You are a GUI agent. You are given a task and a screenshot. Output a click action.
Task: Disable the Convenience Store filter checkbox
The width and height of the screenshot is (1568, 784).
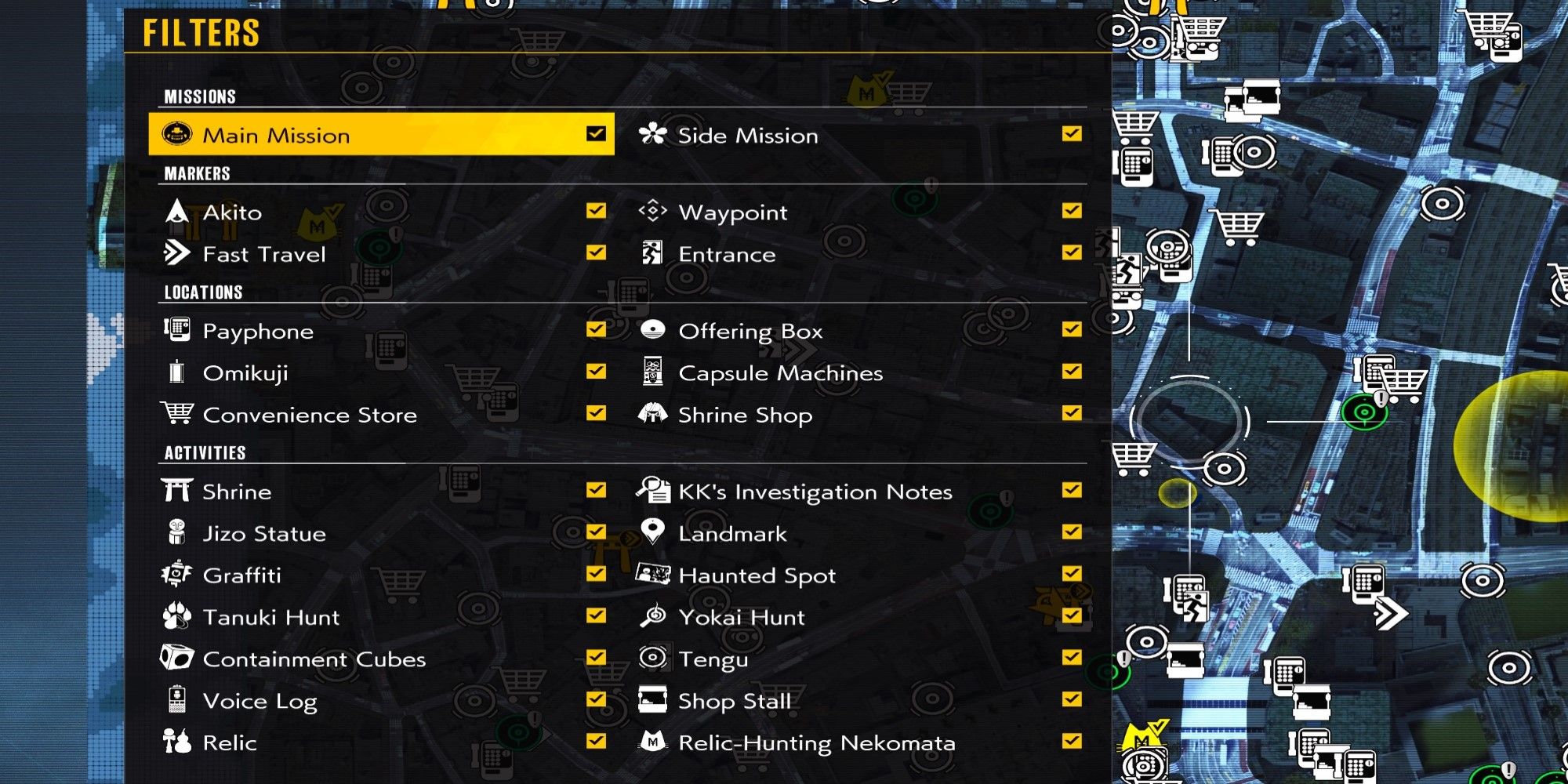(x=597, y=415)
